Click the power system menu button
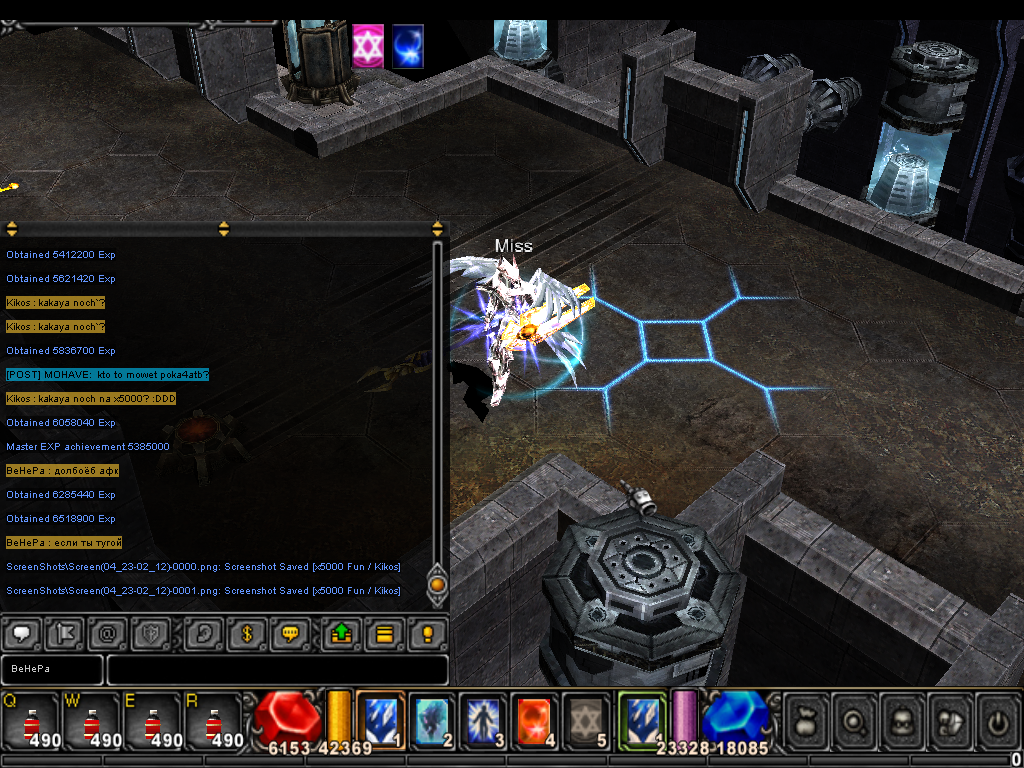Image resolution: width=1024 pixels, height=768 pixels. [x=999, y=719]
